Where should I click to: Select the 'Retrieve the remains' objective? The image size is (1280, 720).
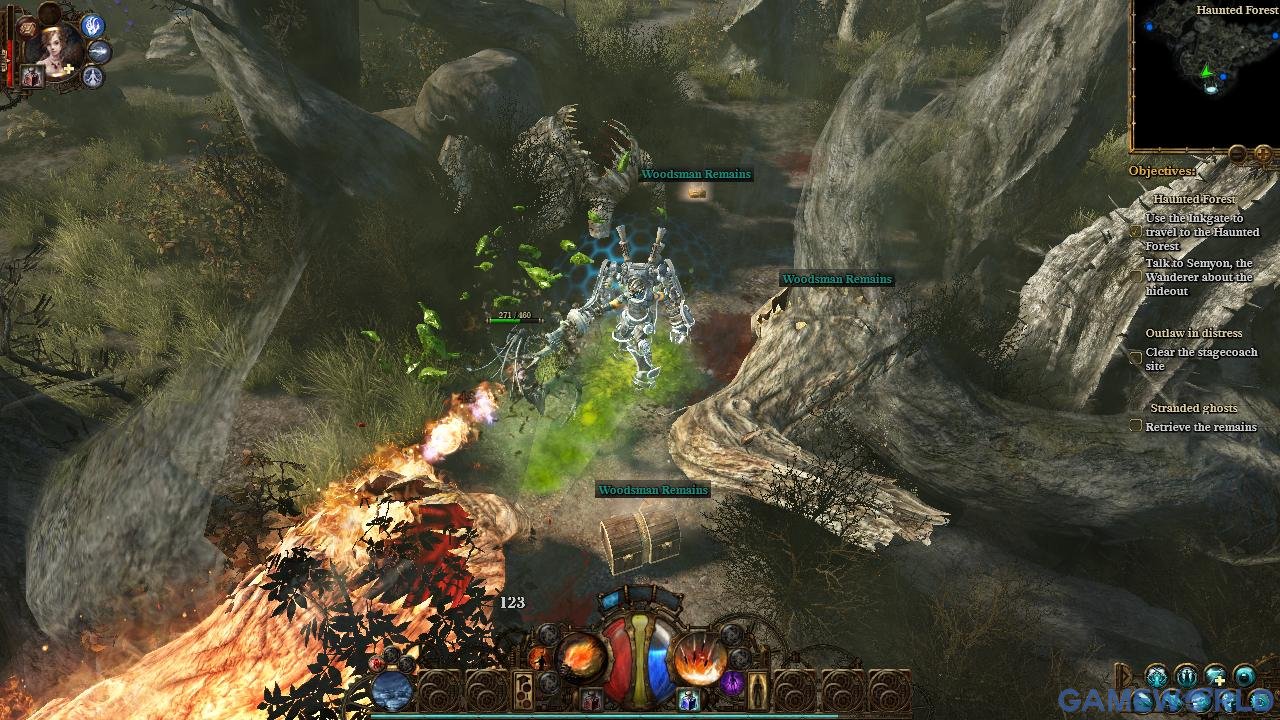pyautogui.click(x=1200, y=427)
